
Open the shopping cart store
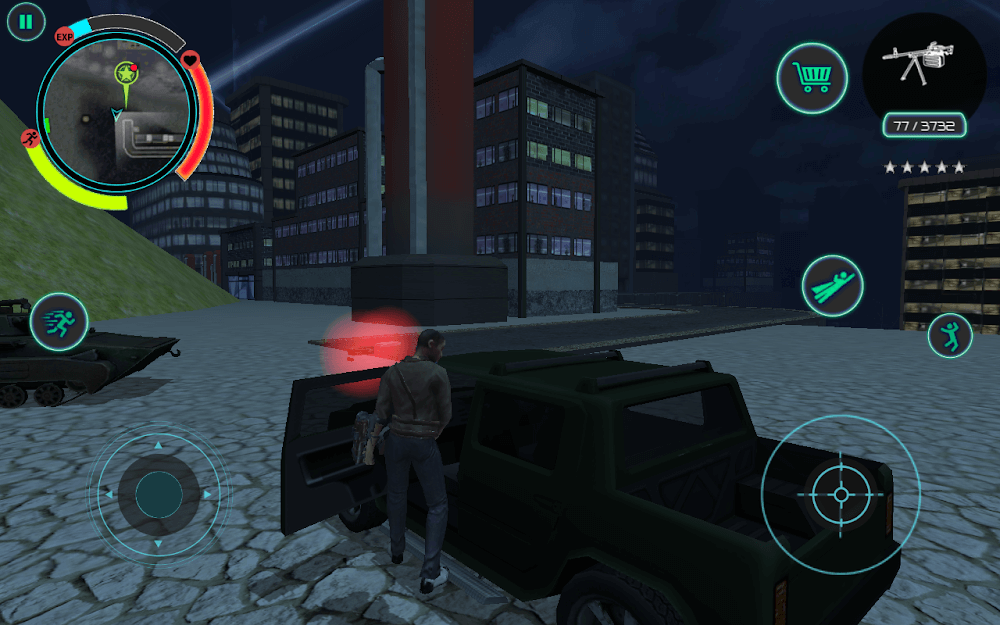(x=812, y=77)
